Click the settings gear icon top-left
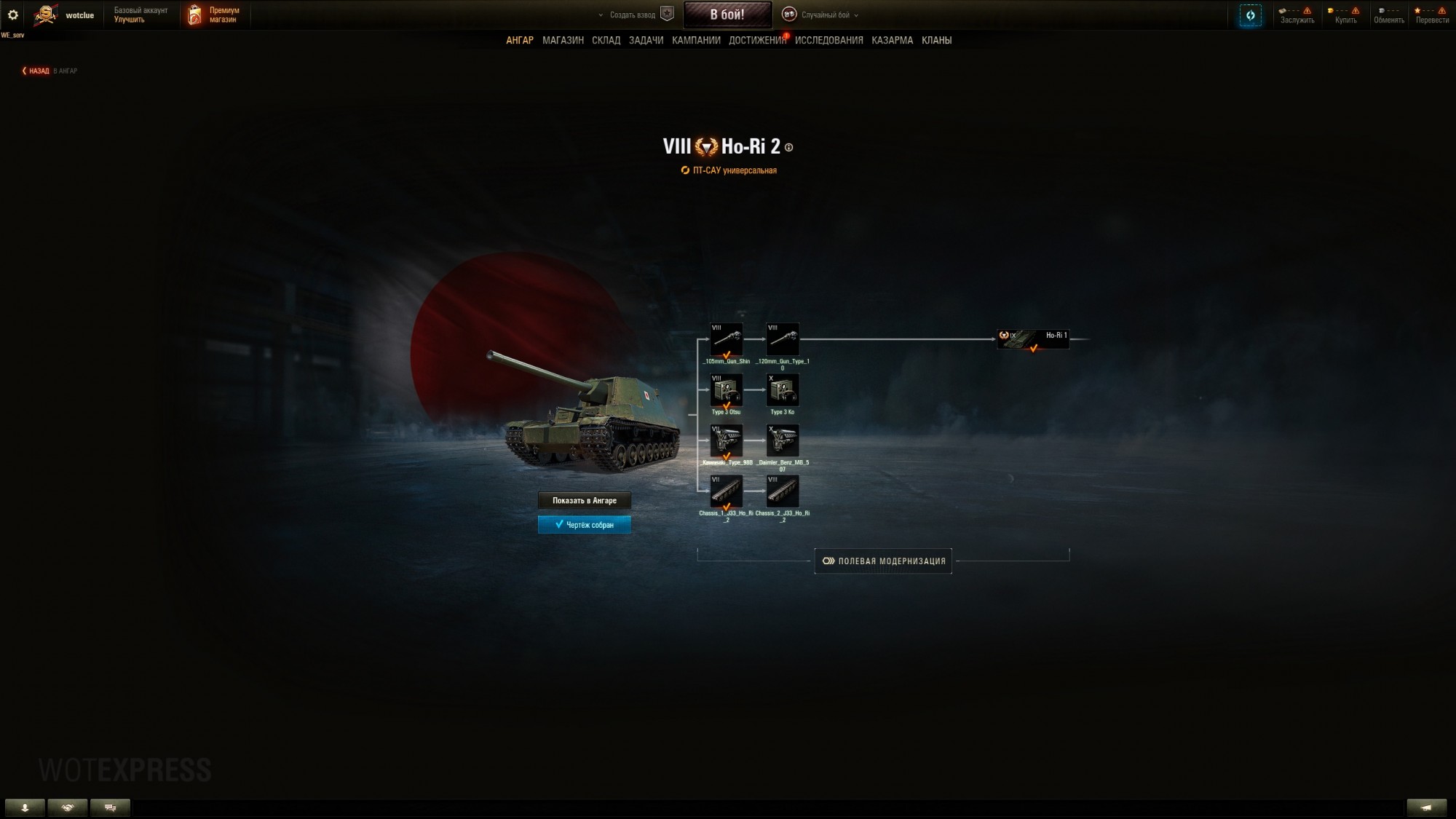The height and width of the screenshot is (819, 1456). tap(12, 13)
